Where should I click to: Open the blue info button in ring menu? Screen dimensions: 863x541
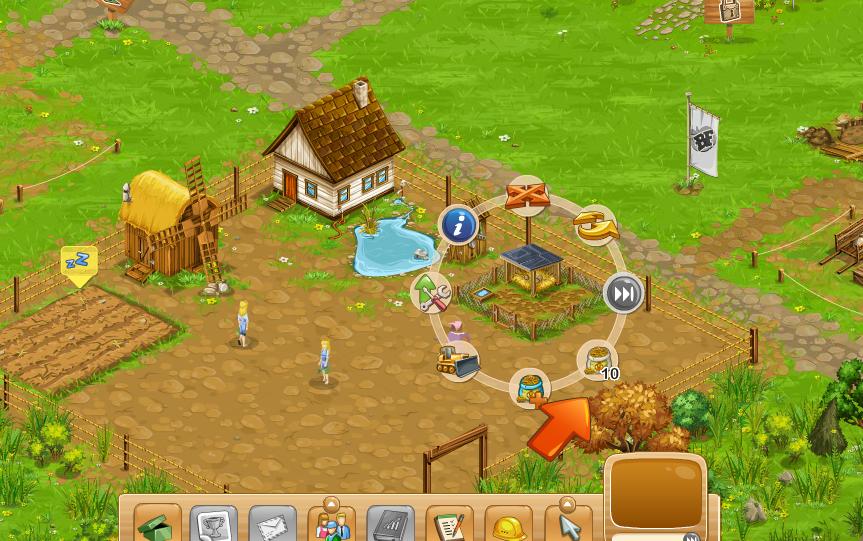tap(458, 226)
